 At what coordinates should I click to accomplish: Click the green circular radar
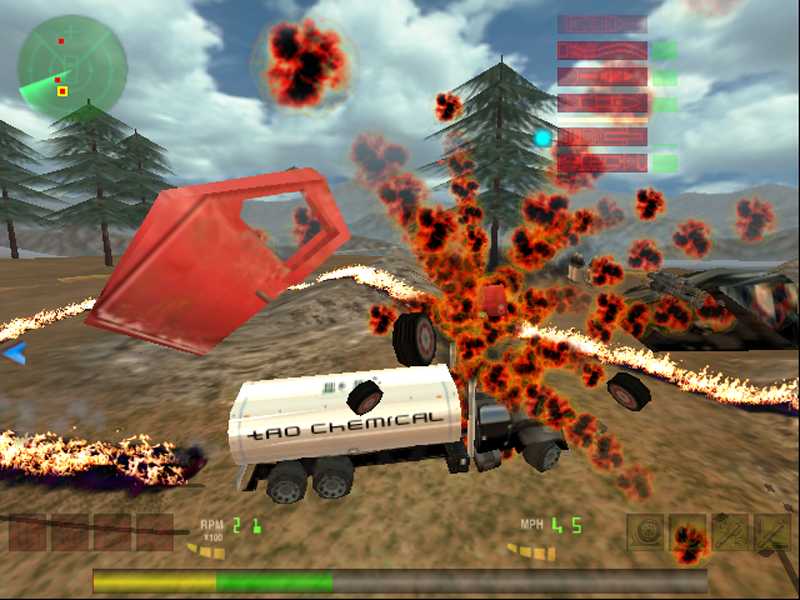pos(72,67)
